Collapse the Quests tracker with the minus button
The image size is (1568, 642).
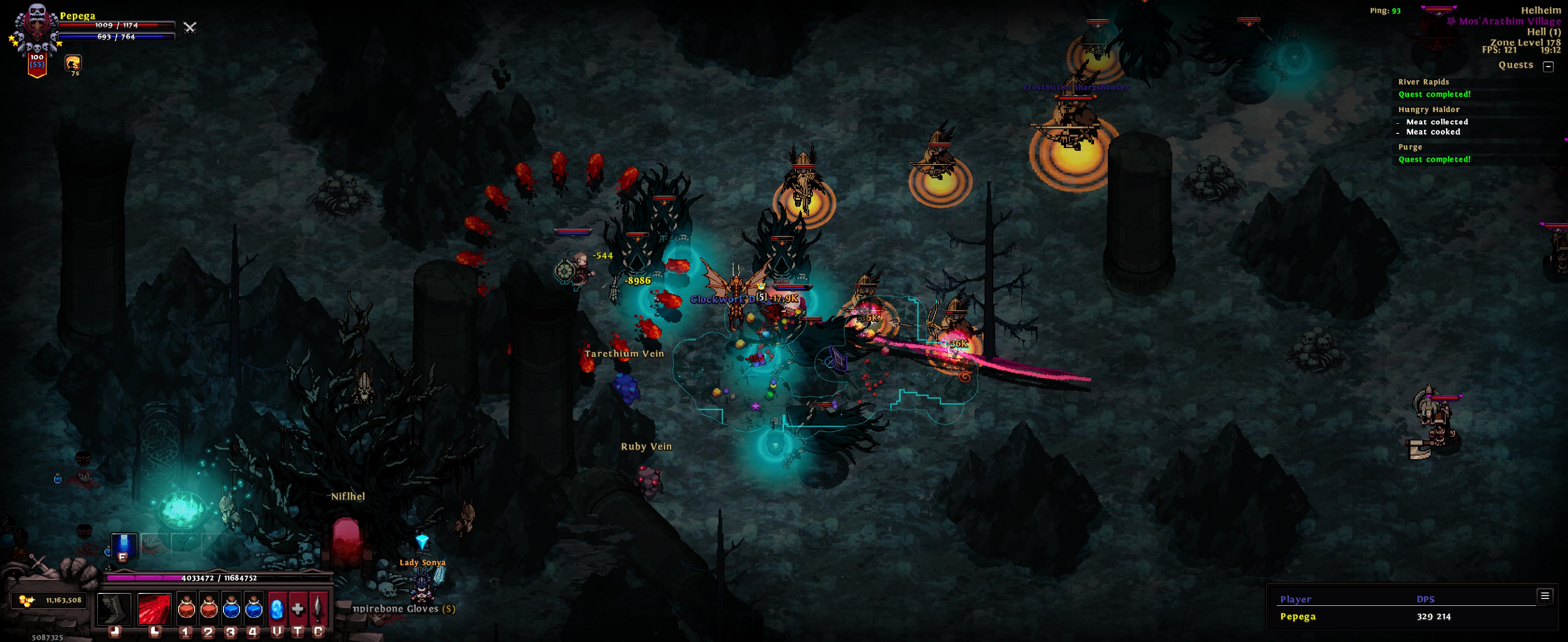(x=1548, y=66)
